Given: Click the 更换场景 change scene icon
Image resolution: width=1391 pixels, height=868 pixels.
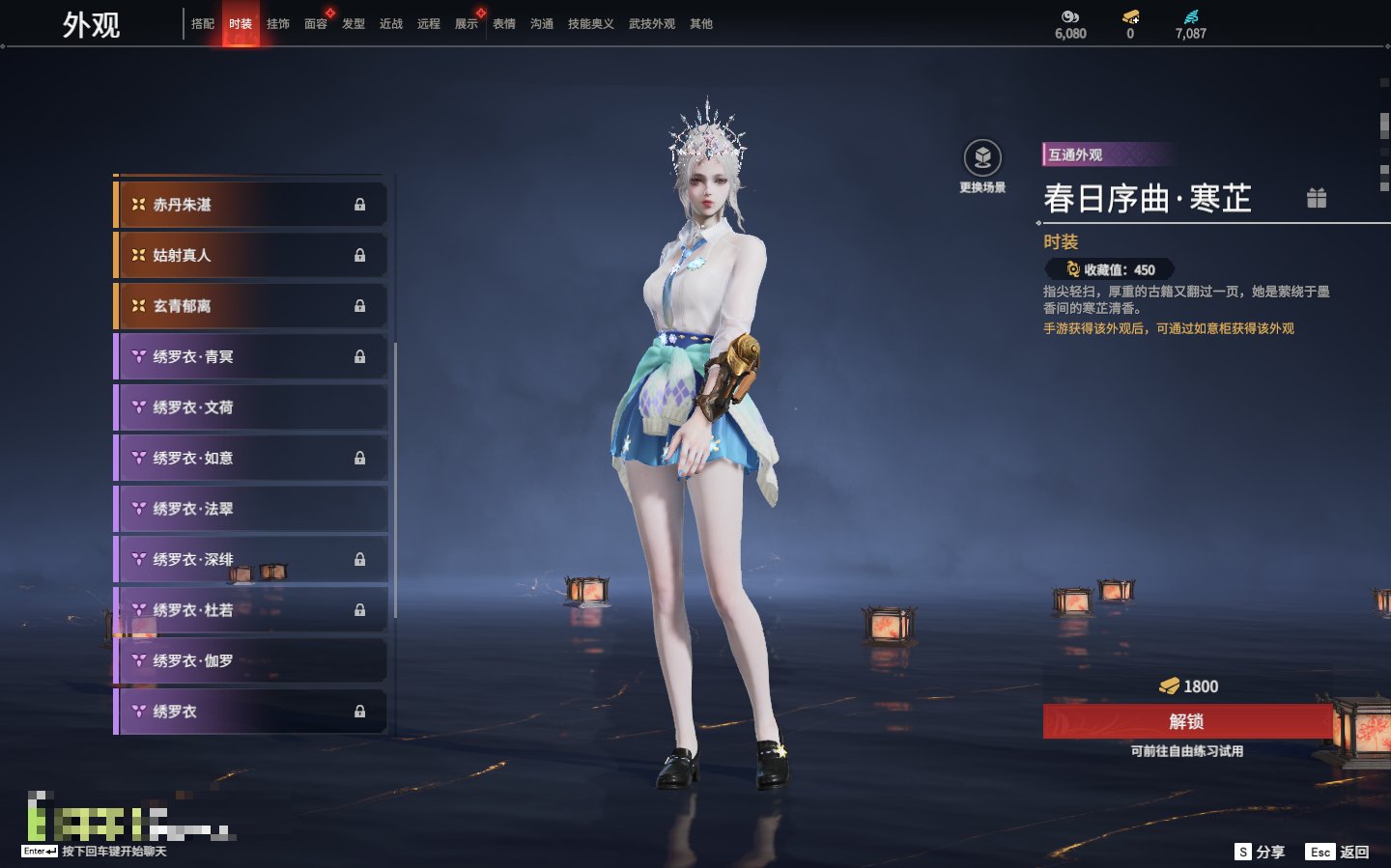Looking at the screenshot, I should pyautogui.click(x=982, y=159).
